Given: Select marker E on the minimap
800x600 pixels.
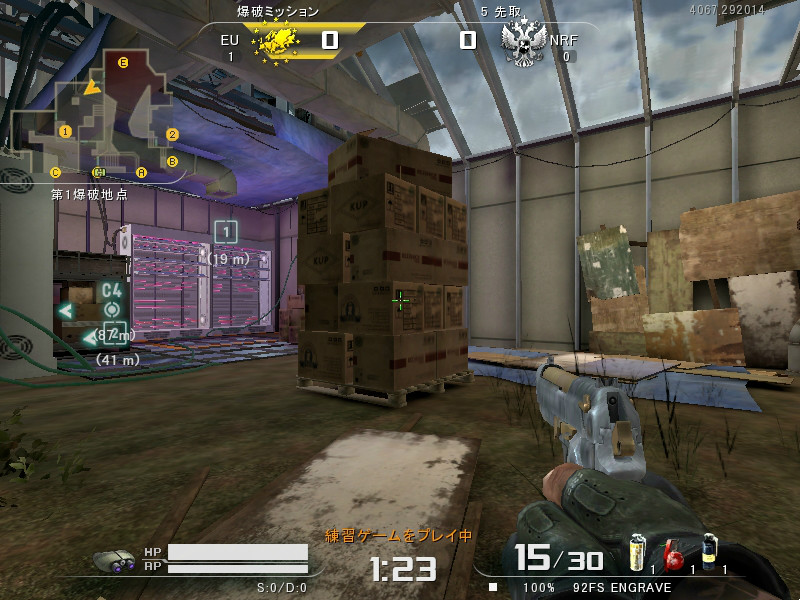Looking at the screenshot, I should [123, 62].
